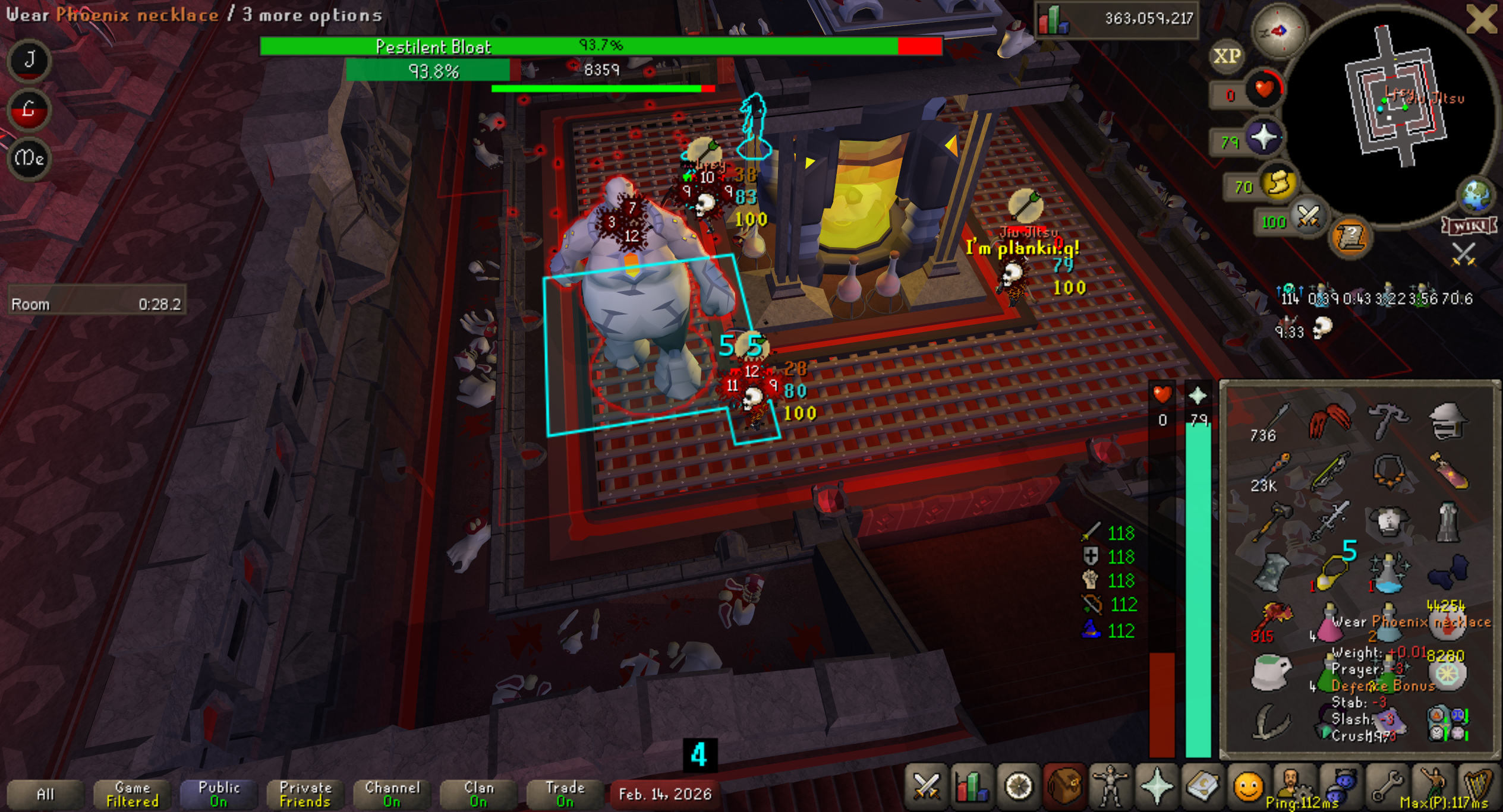Toggle Quick Prayers orb
The height and width of the screenshot is (812, 1503).
point(1263,138)
